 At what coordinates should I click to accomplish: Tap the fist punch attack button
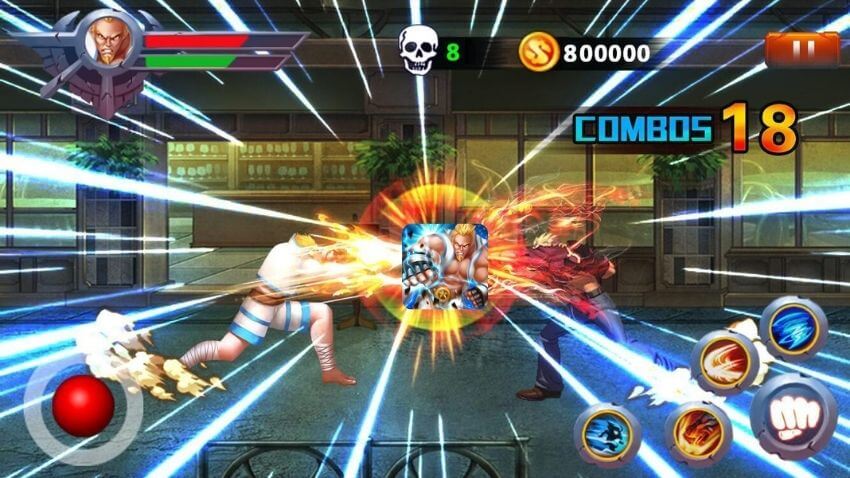pyautogui.click(x=793, y=415)
